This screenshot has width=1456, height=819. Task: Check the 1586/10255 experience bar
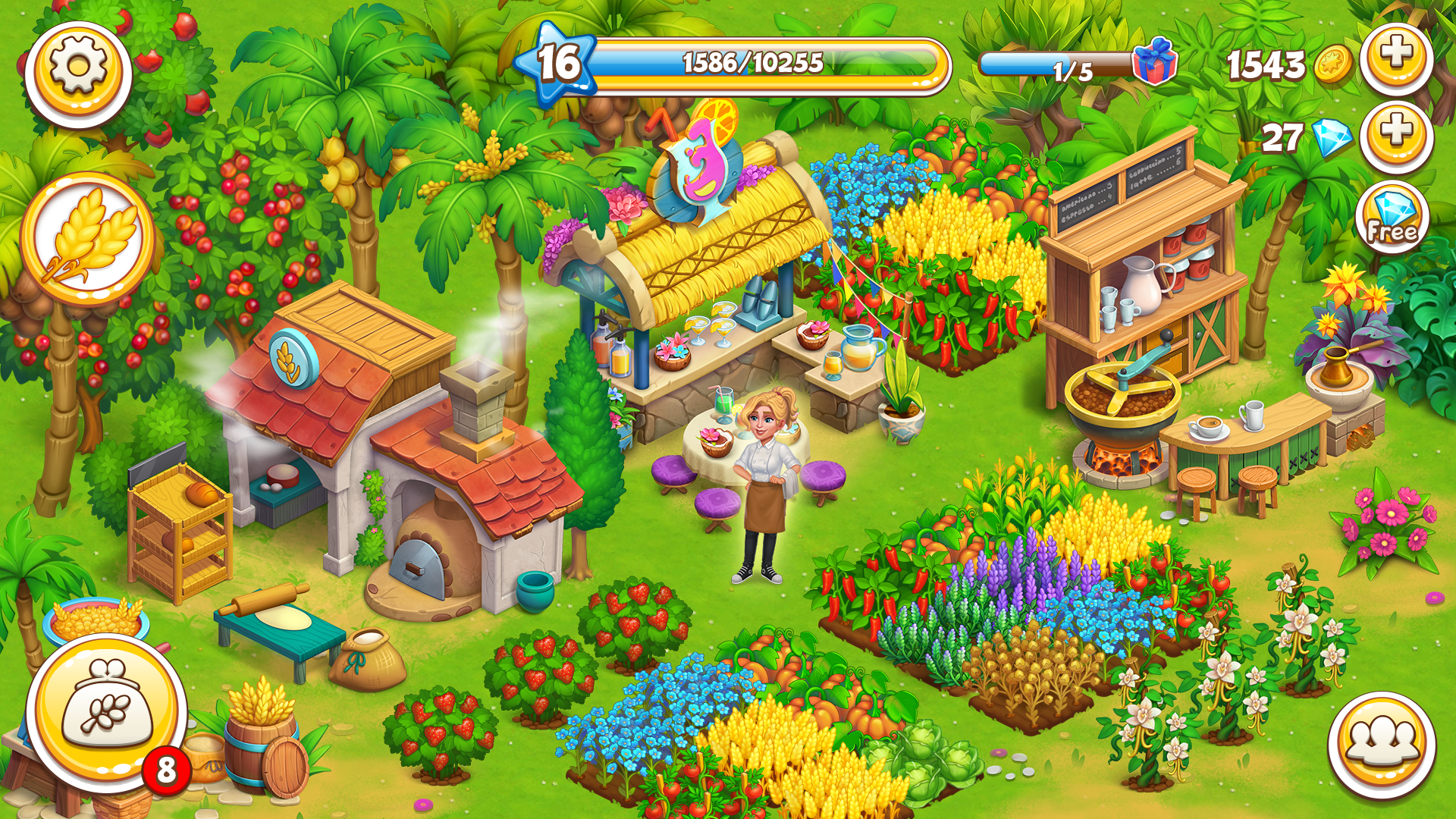pyautogui.click(x=751, y=64)
